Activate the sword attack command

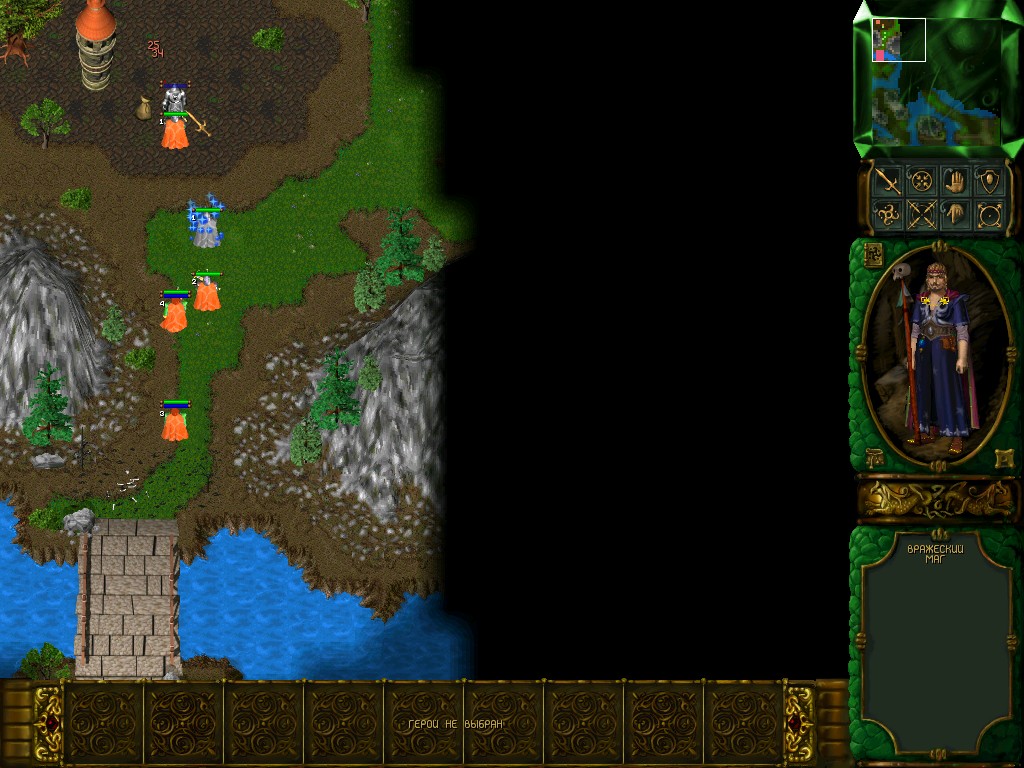(x=887, y=181)
